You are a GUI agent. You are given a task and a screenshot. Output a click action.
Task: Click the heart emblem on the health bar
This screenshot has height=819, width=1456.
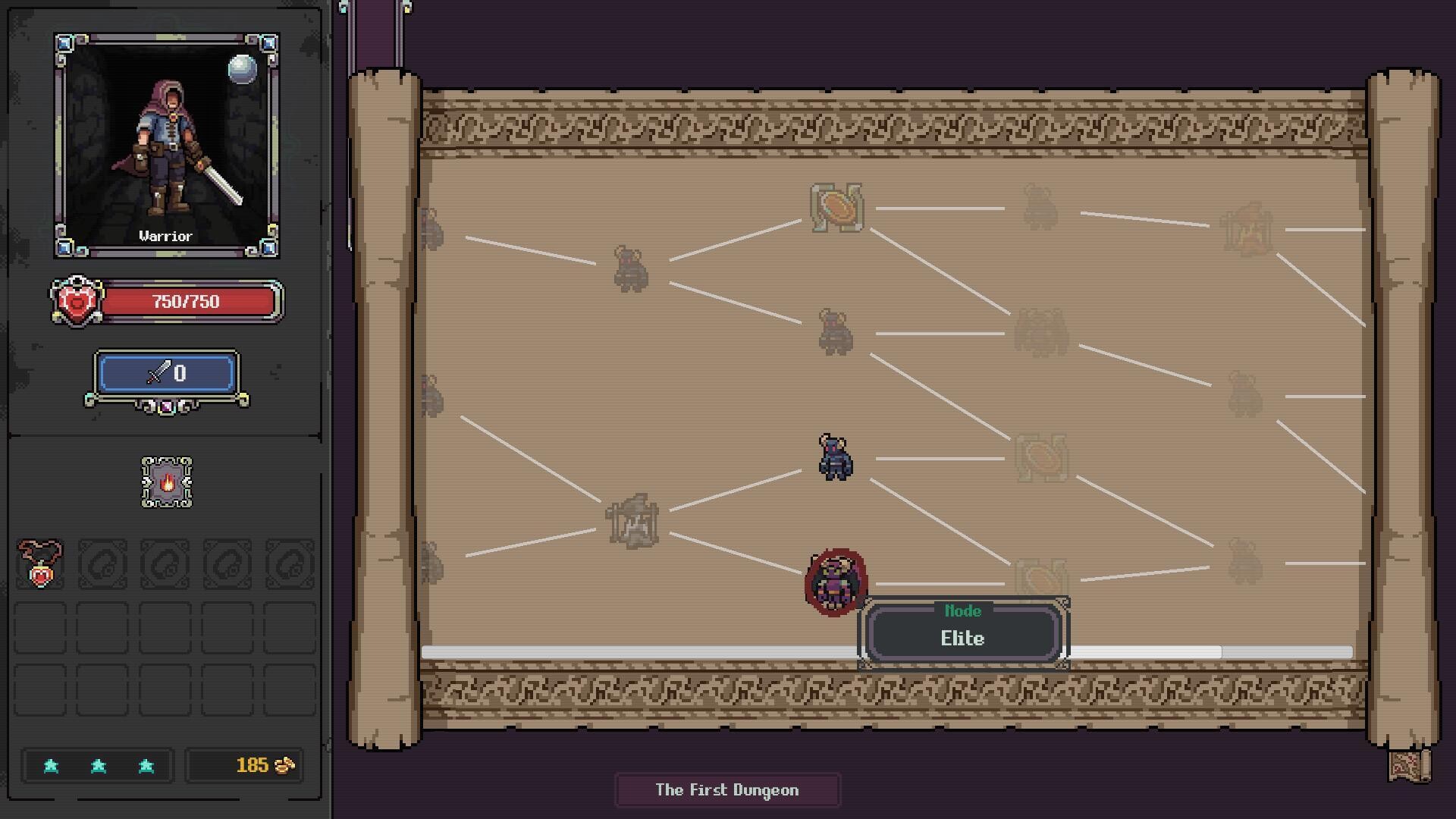click(77, 300)
